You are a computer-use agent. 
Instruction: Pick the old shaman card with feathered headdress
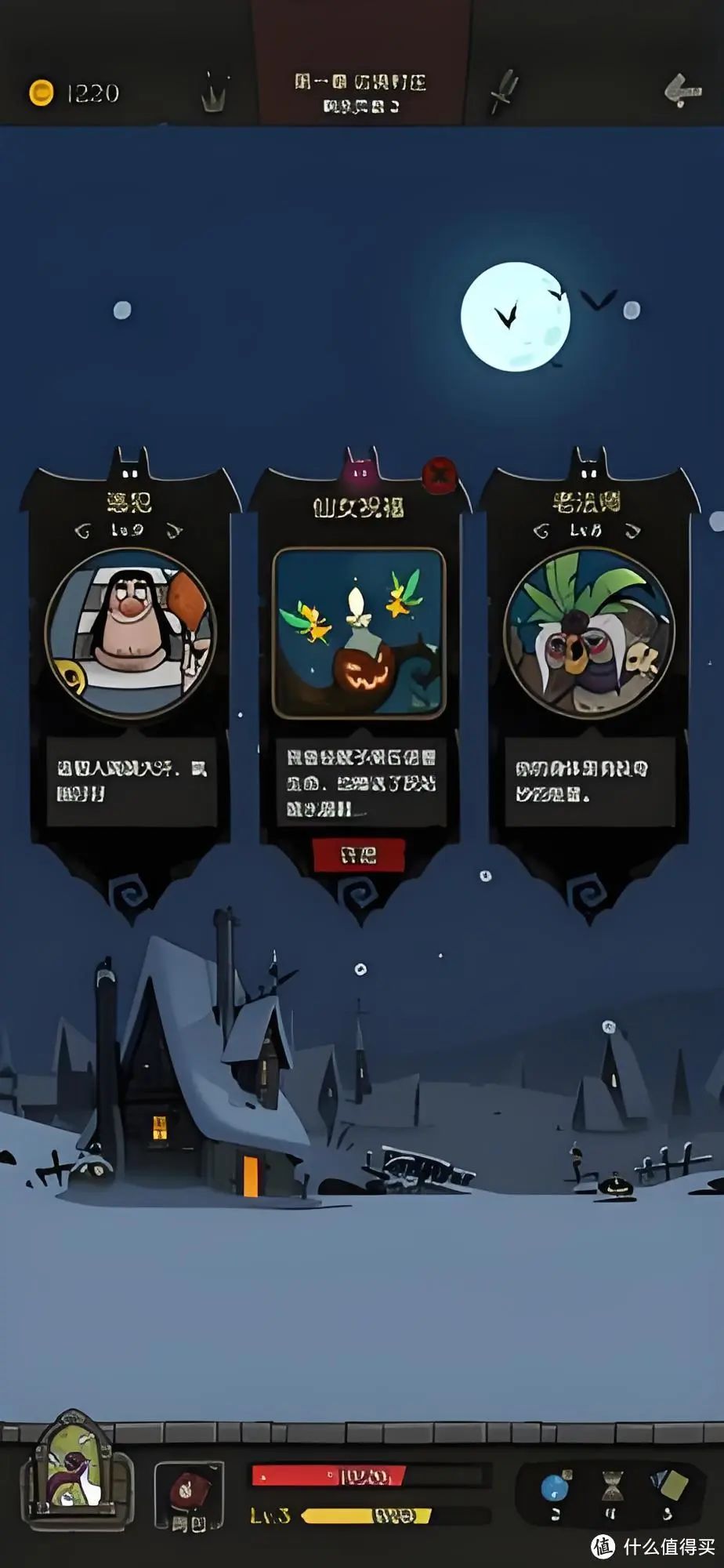pos(588,632)
